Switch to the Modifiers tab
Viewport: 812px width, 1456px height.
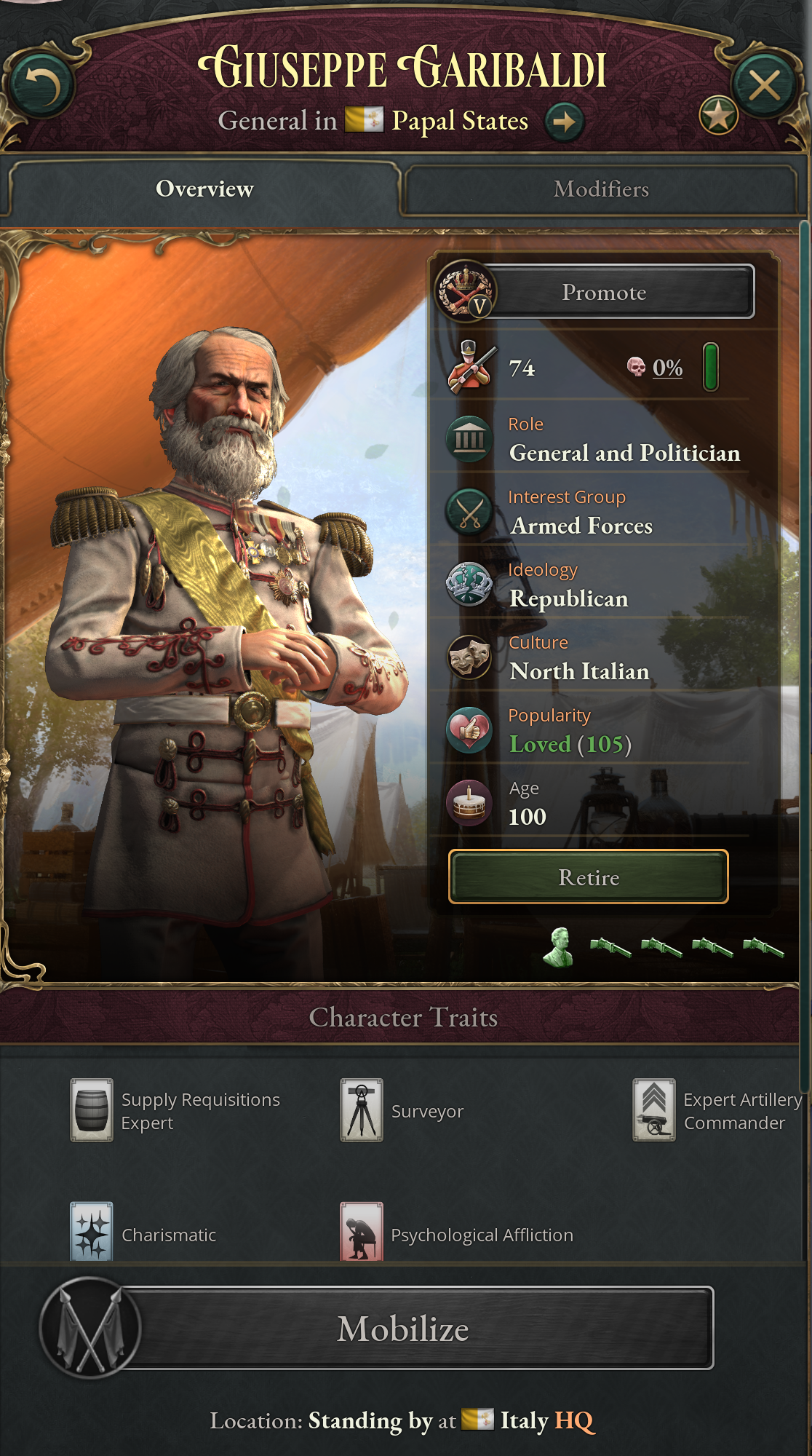(x=600, y=189)
